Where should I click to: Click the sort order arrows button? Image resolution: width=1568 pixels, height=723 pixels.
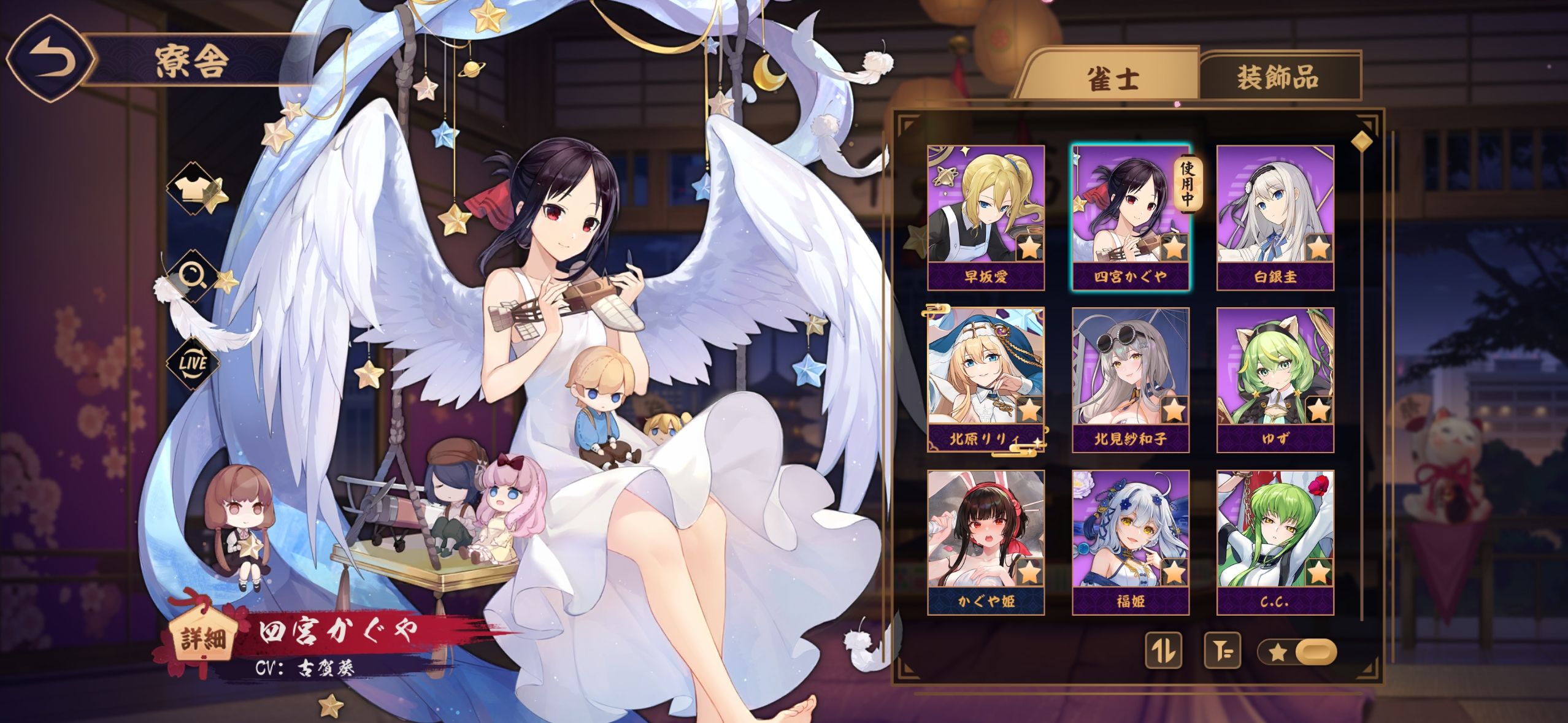pos(1163,651)
